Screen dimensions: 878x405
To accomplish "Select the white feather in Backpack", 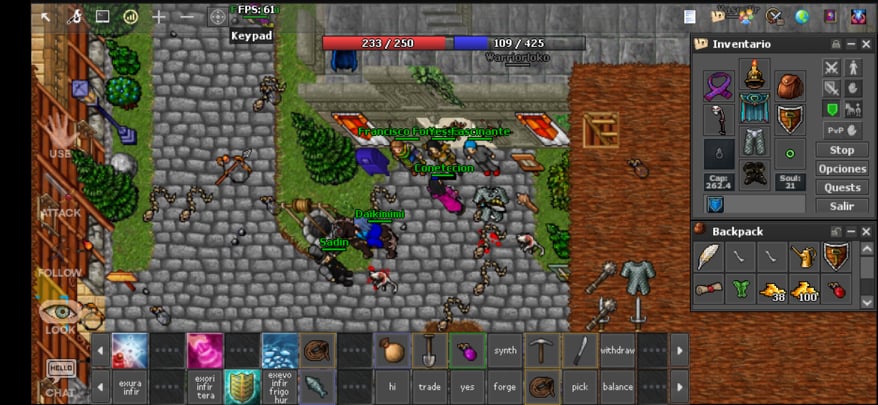I will (x=710, y=256).
